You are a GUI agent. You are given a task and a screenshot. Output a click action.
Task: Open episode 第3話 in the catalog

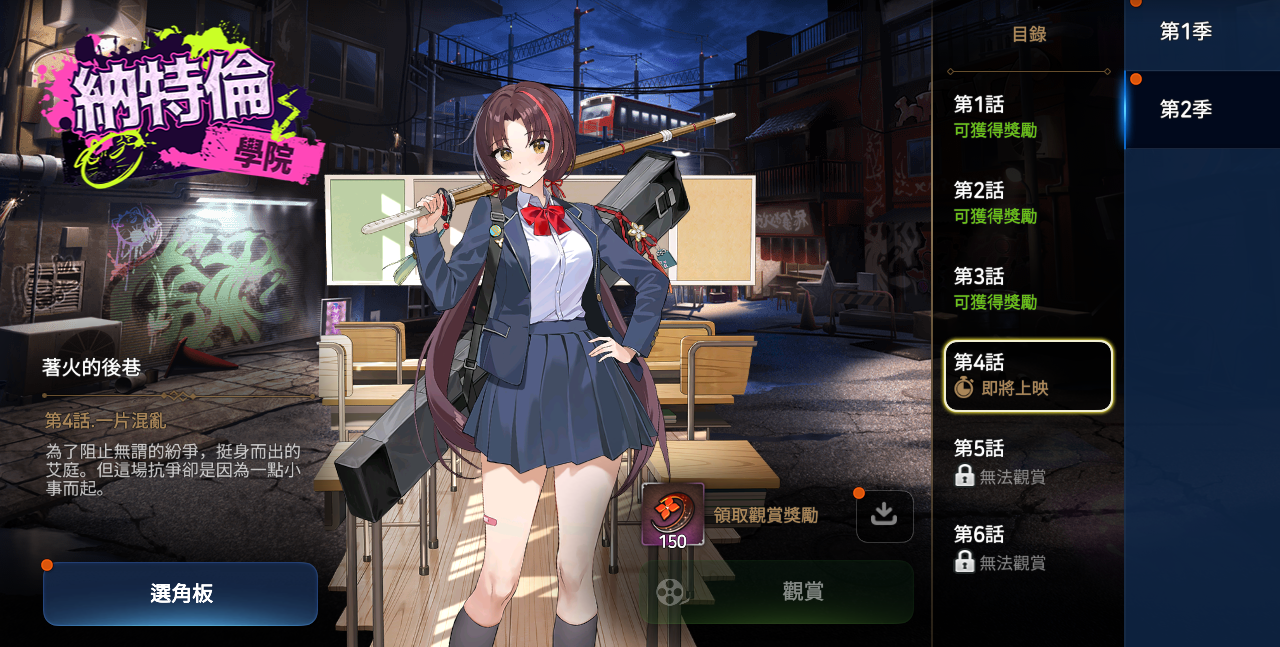pos(1028,289)
